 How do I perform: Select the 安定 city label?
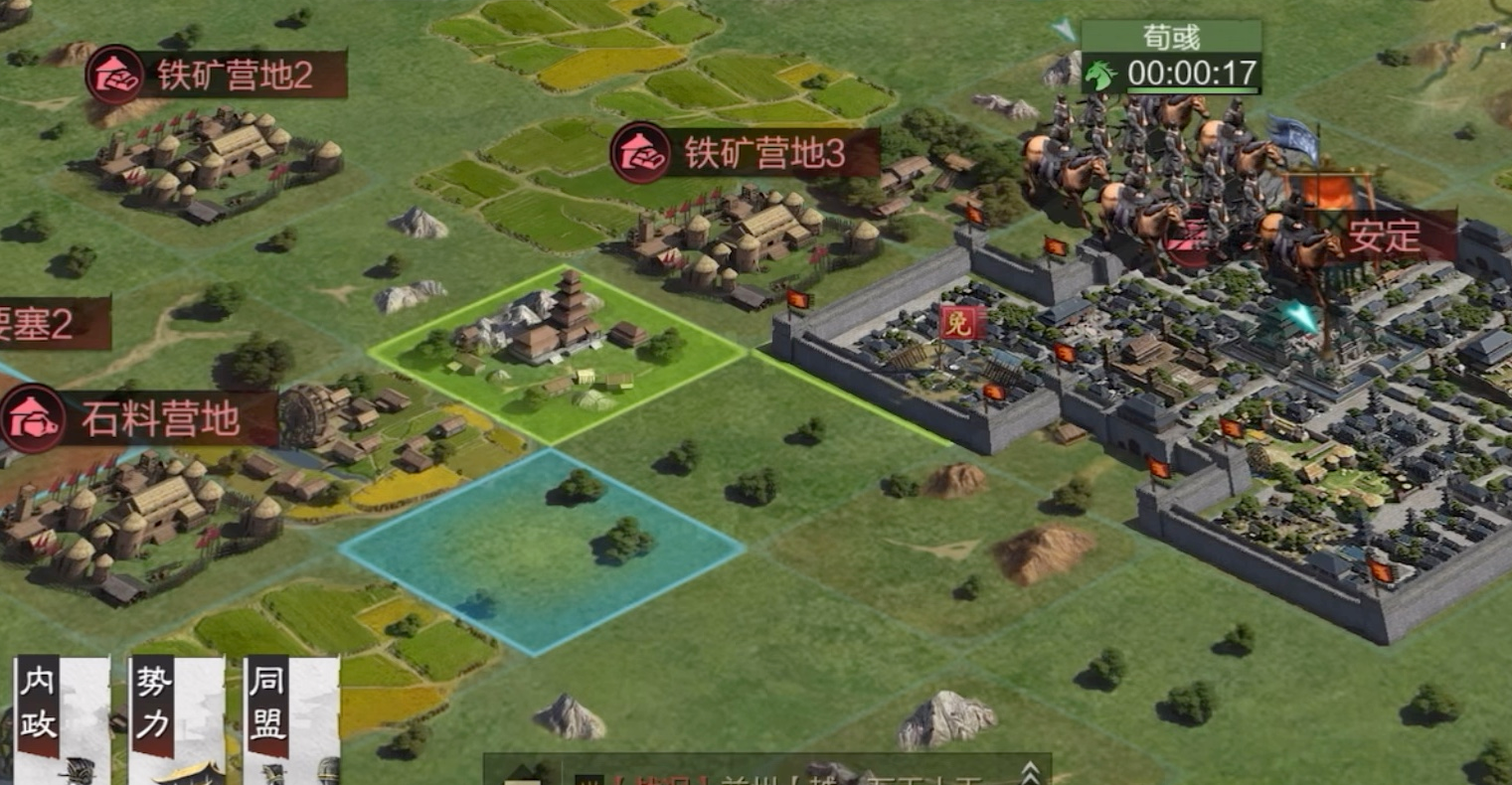(1384, 237)
